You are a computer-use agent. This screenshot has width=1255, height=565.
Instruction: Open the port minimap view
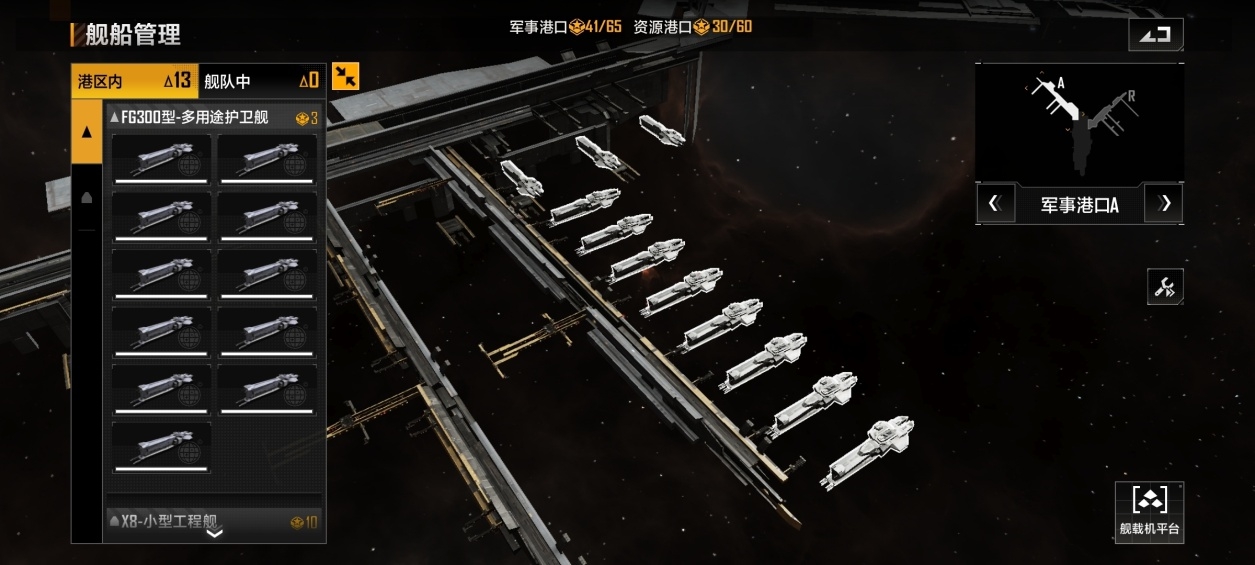pyautogui.click(x=1079, y=123)
